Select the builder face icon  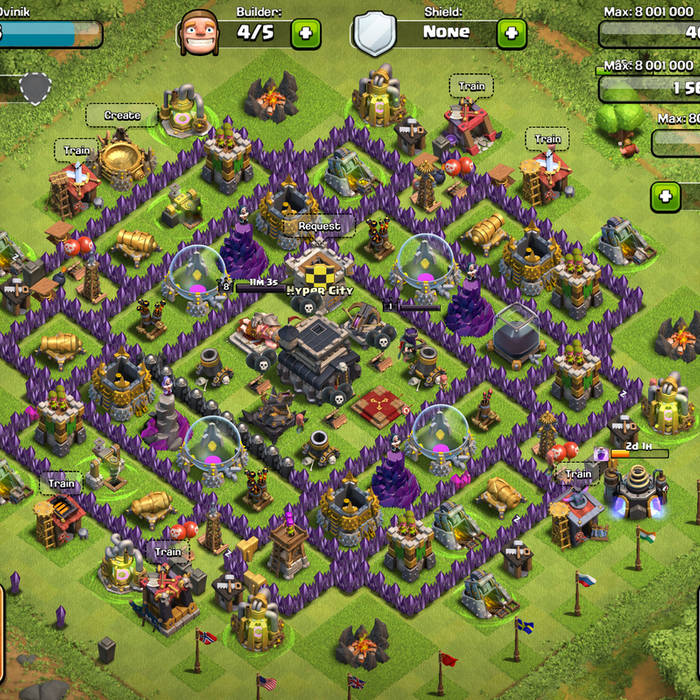coord(198,33)
